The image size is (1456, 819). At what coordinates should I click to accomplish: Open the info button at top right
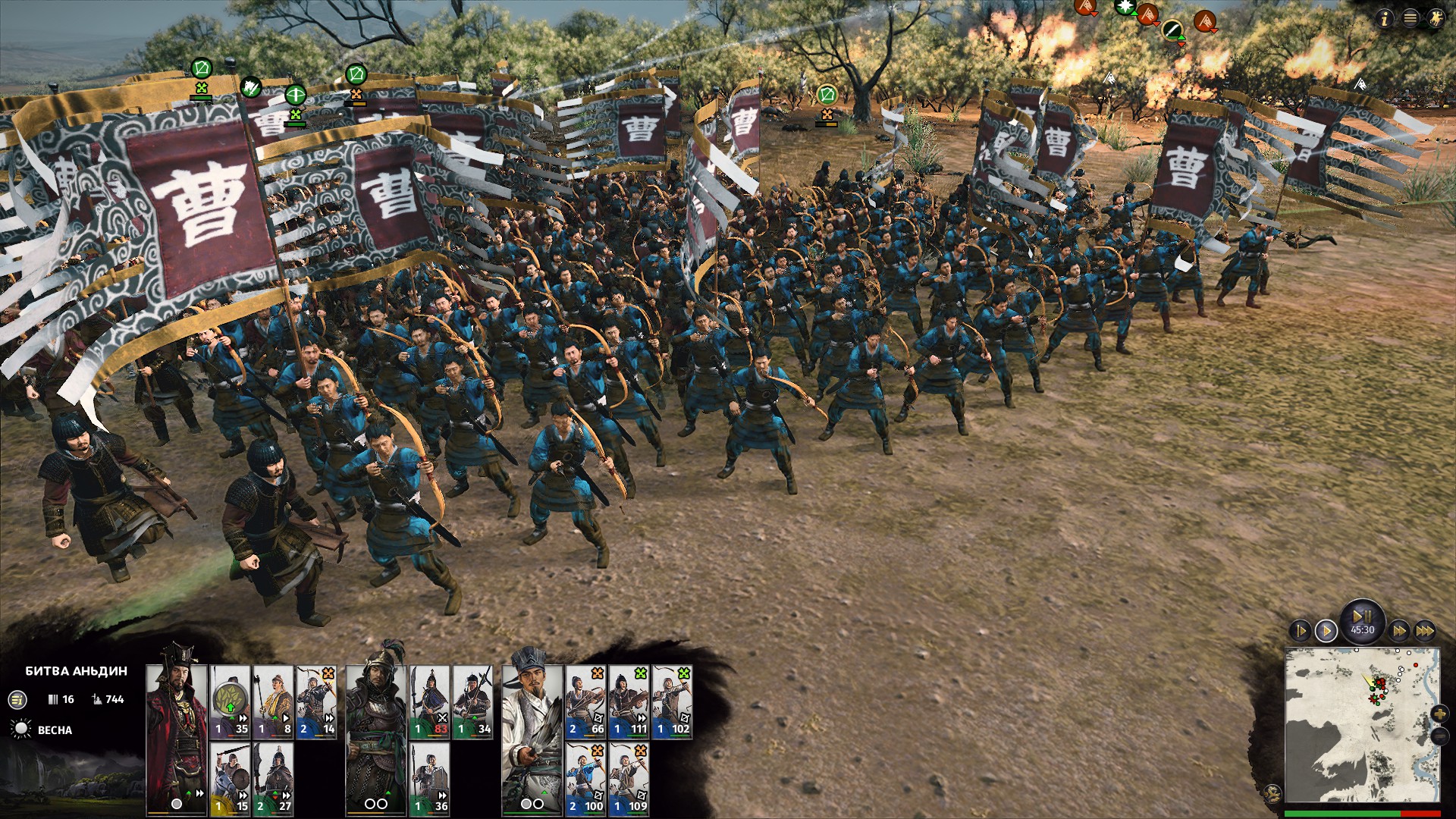coord(1385,19)
